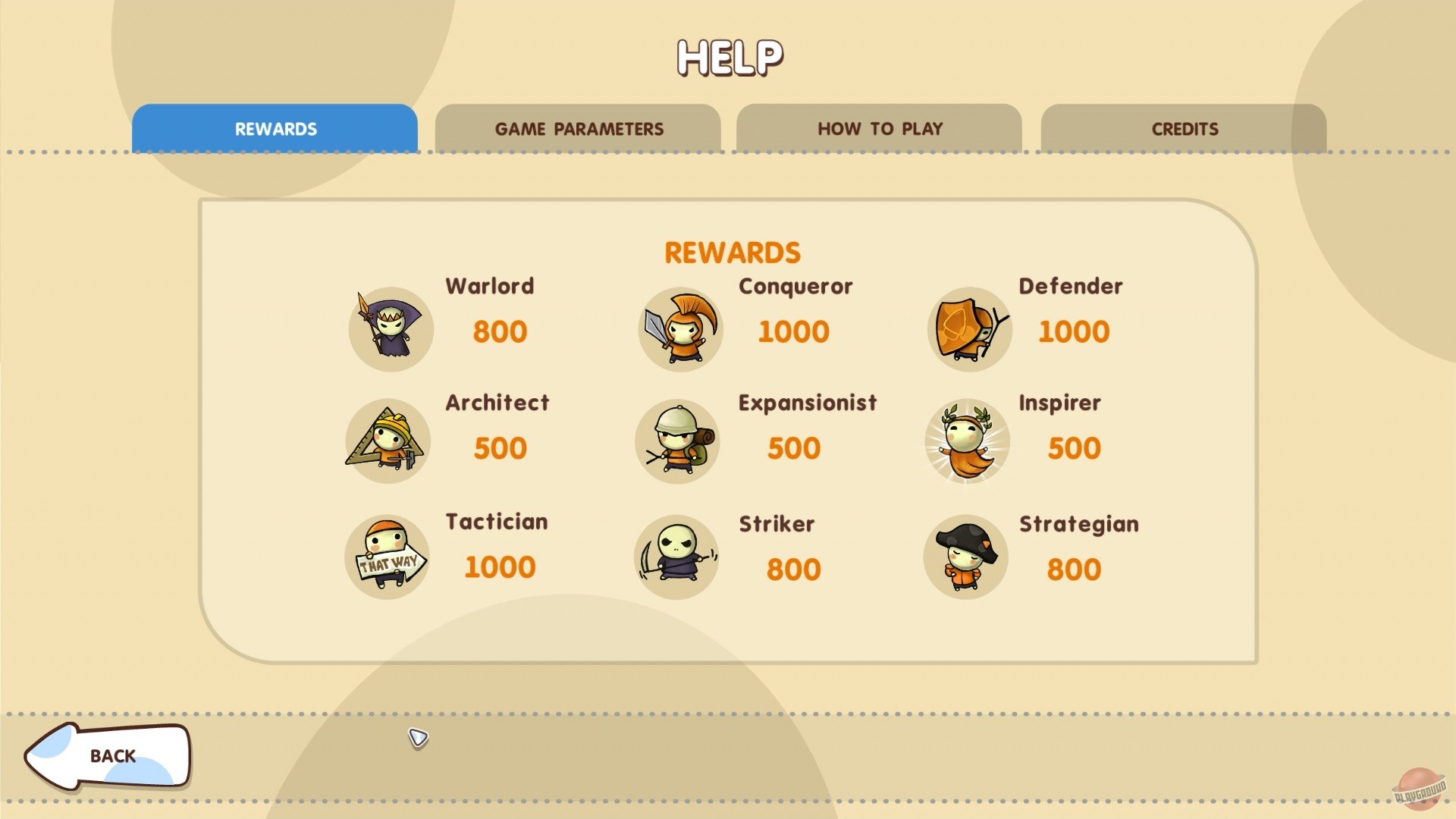This screenshot has height=819, width=1456.
Task: Click the 500 value beside Architect
Action: 499,448
